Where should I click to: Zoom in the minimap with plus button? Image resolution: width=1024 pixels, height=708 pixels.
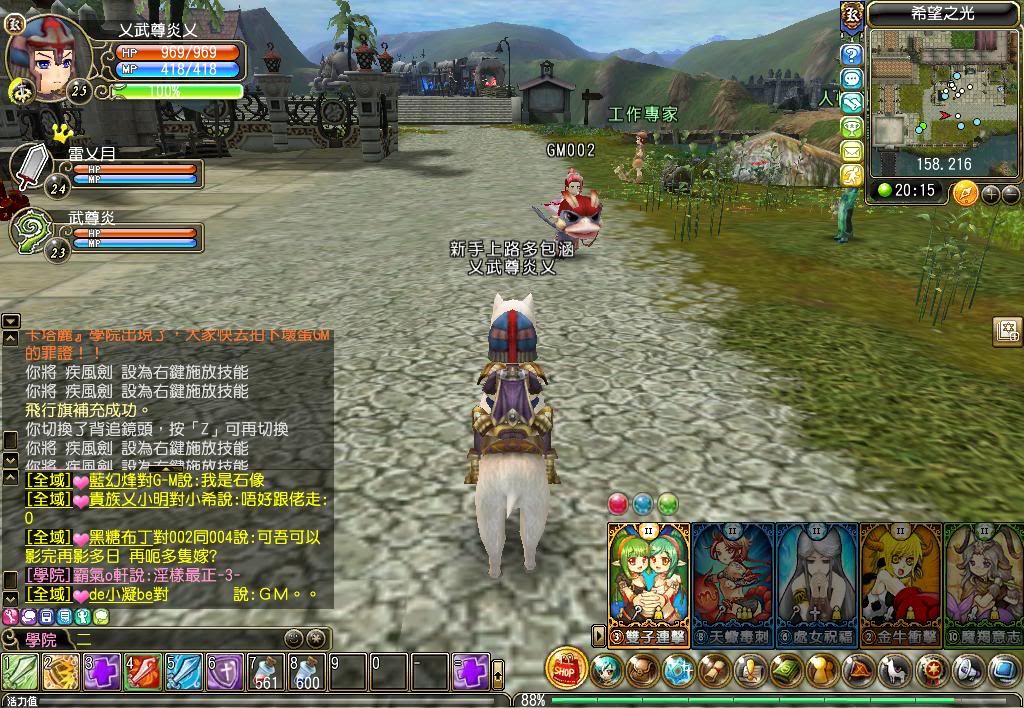tap(991, 194)
